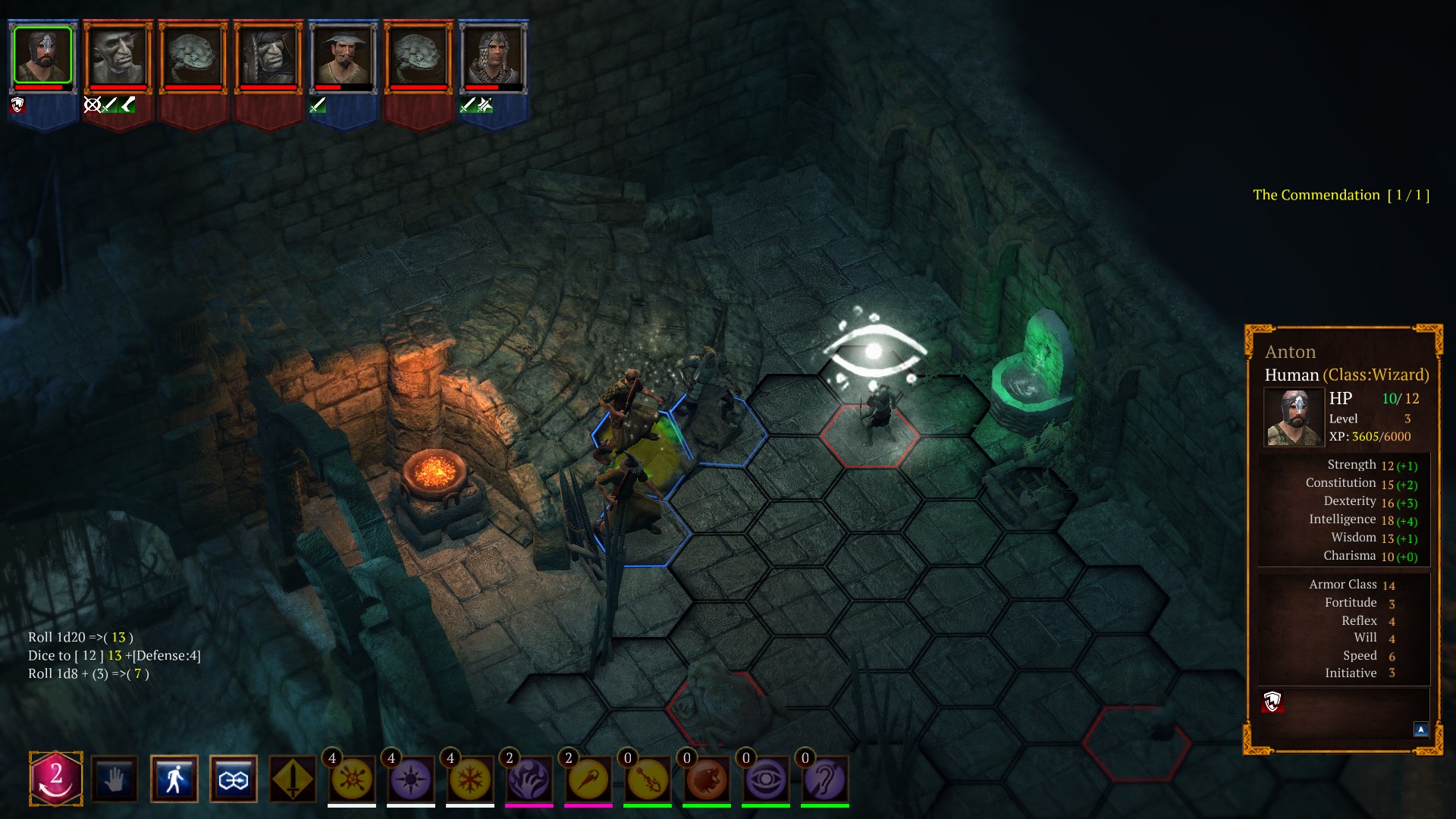Select the walking movement mode icon

(x=174, y=779)
